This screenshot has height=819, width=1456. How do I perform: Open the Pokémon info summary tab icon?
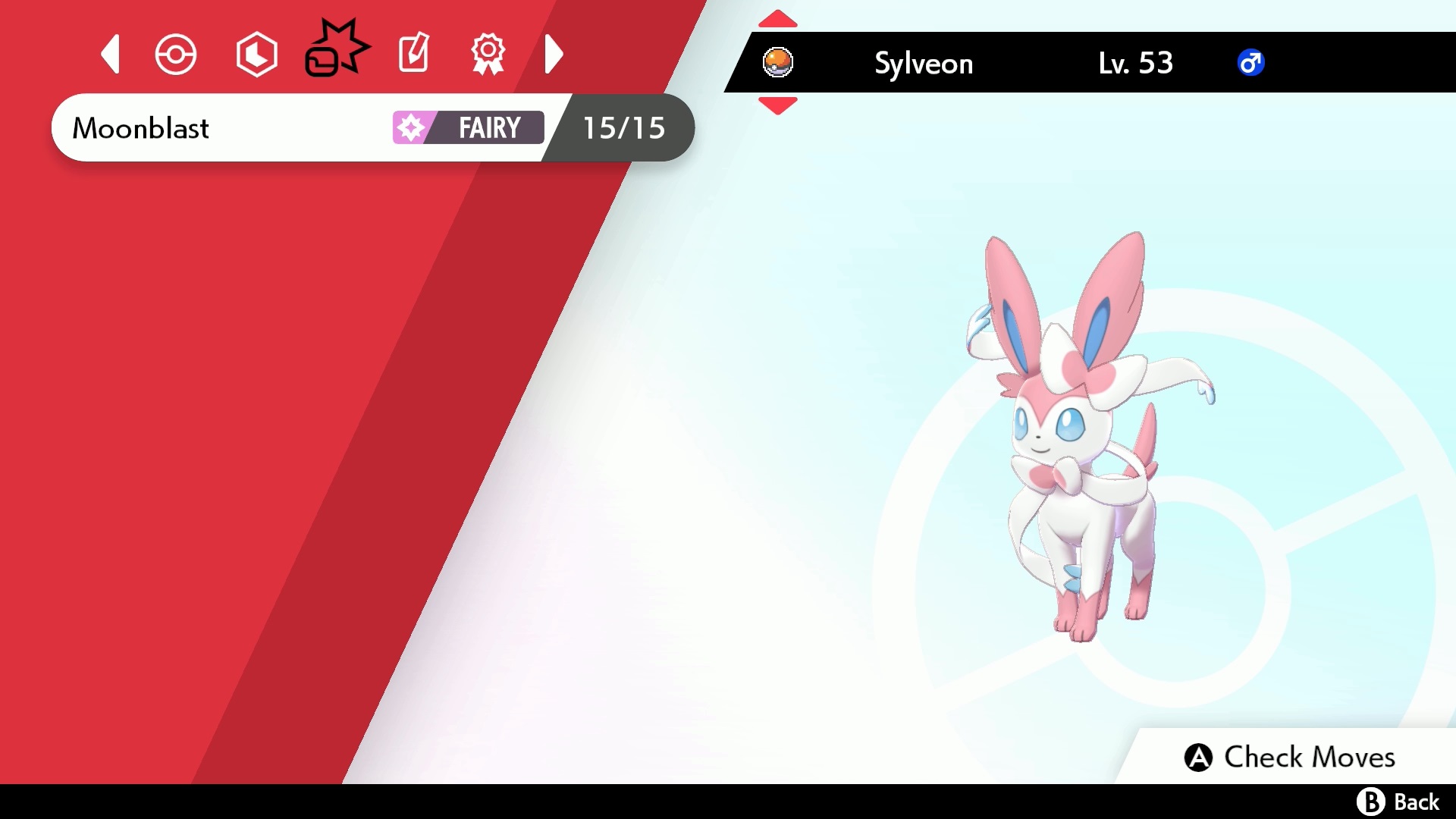[x=175, y=54]
